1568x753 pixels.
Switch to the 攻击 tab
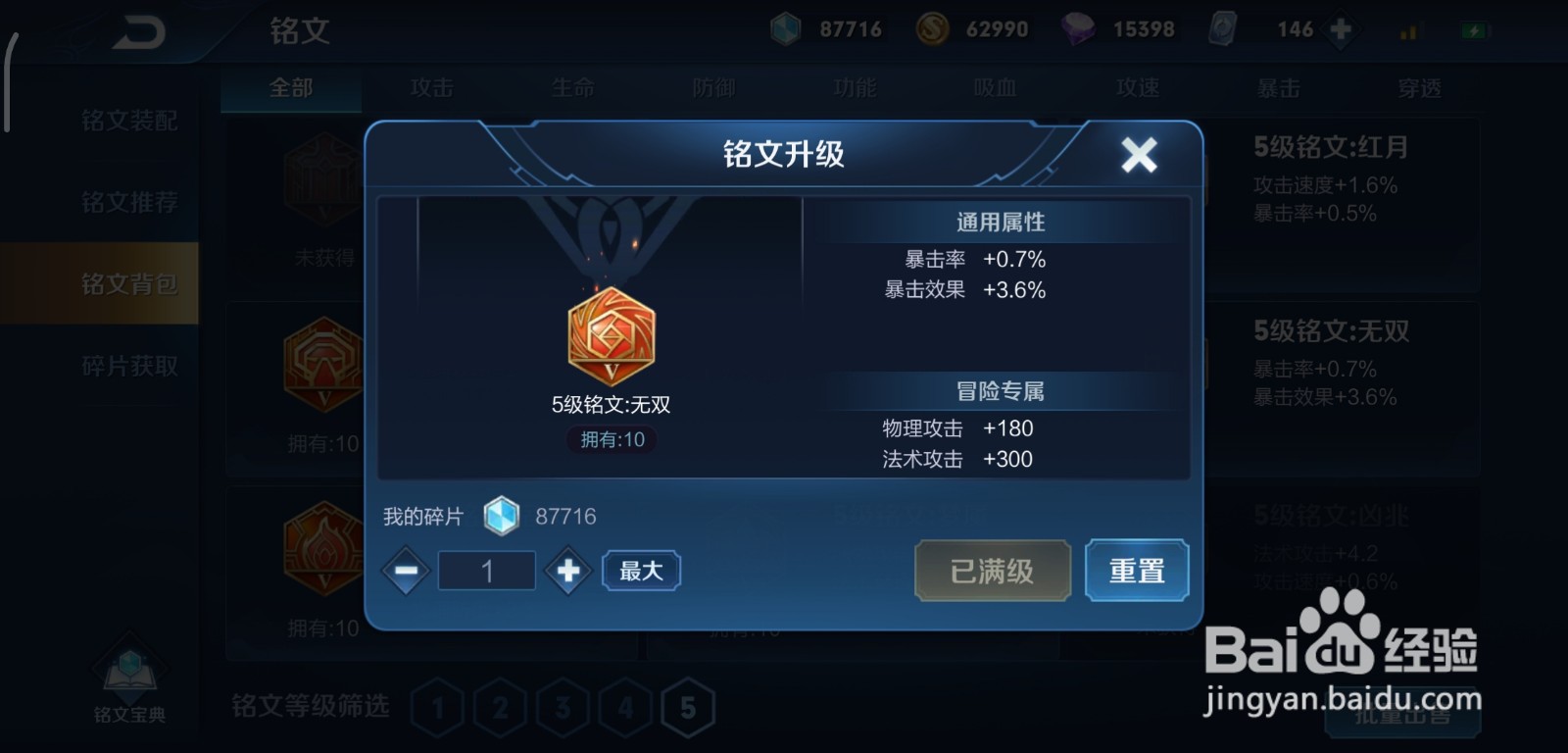(431, 88)
